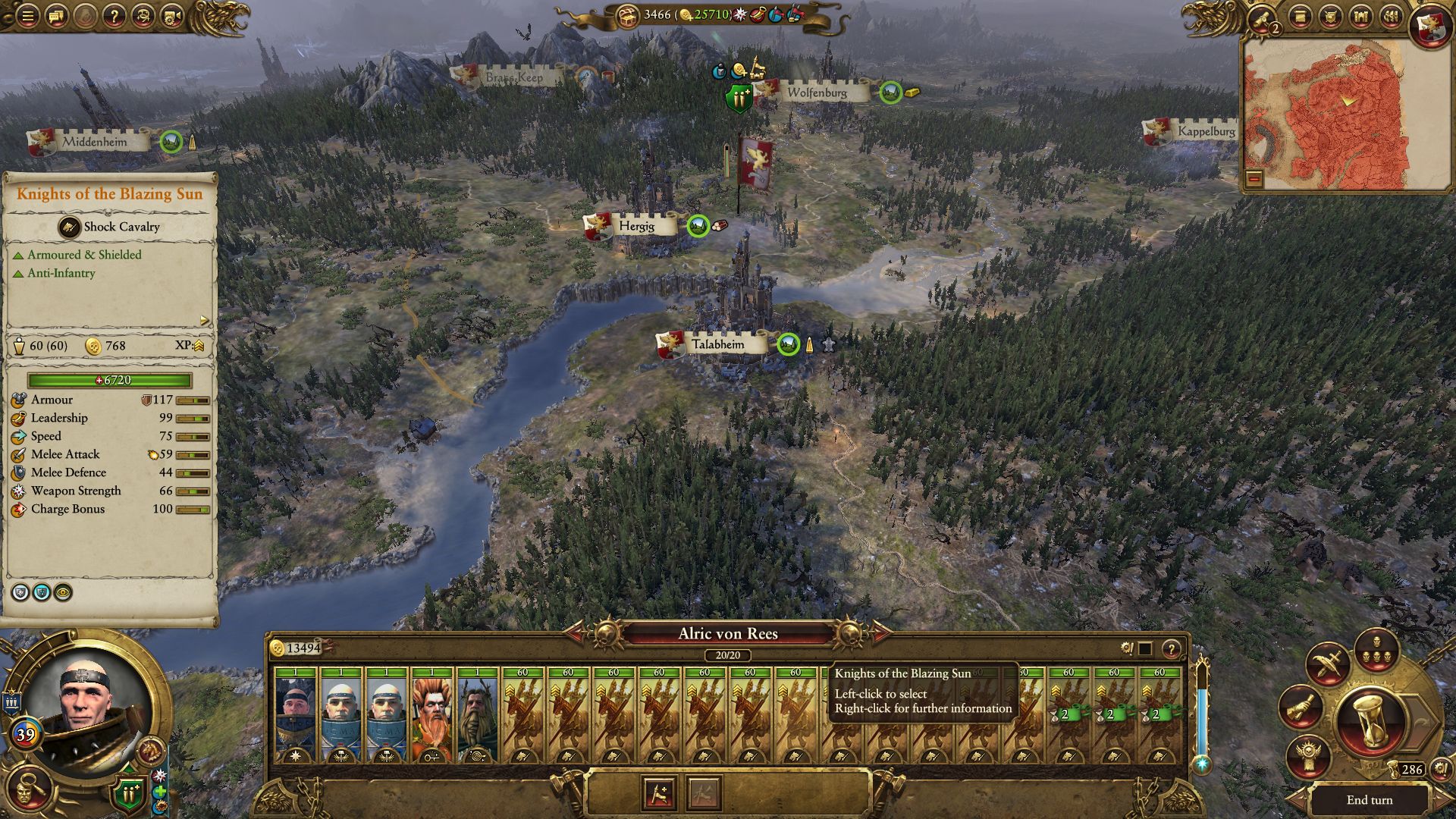Open the diplomacy panel with quill and sword

pos(1326,665)
